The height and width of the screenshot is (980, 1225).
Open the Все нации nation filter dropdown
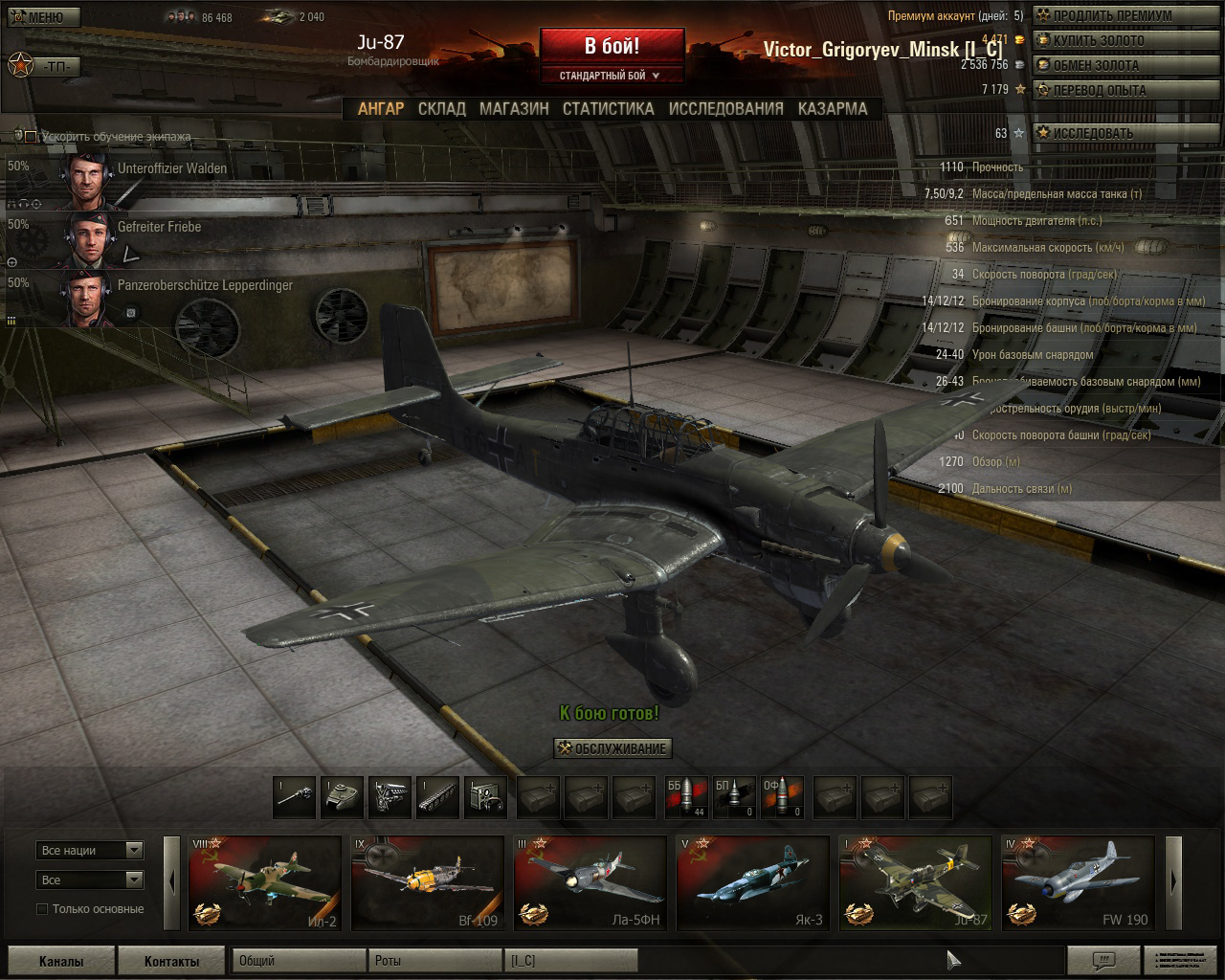90,850
